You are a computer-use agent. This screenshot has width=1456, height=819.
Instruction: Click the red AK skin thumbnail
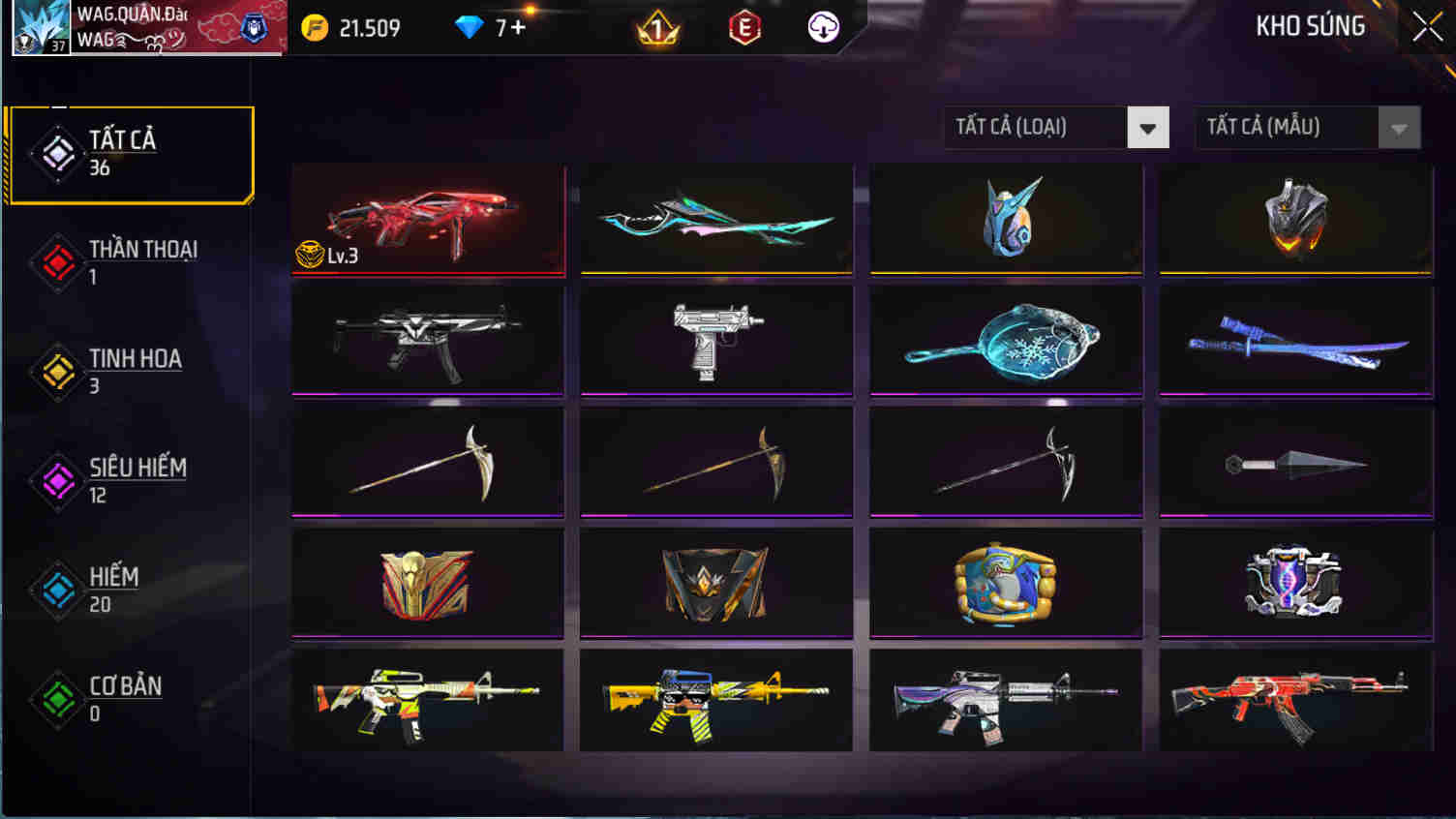click(x=1293, y=699)
